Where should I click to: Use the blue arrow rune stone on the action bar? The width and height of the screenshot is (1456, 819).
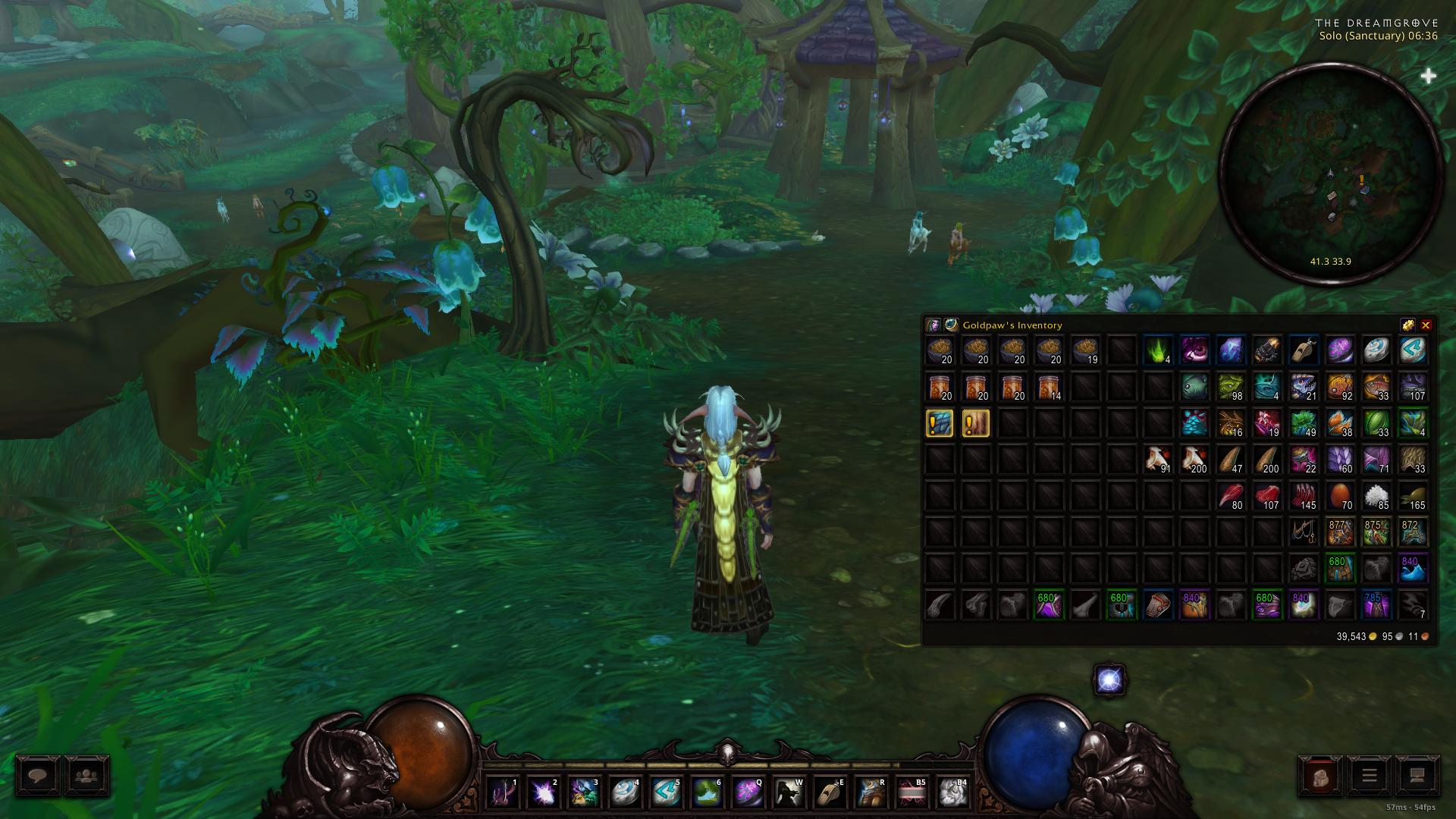666,793
